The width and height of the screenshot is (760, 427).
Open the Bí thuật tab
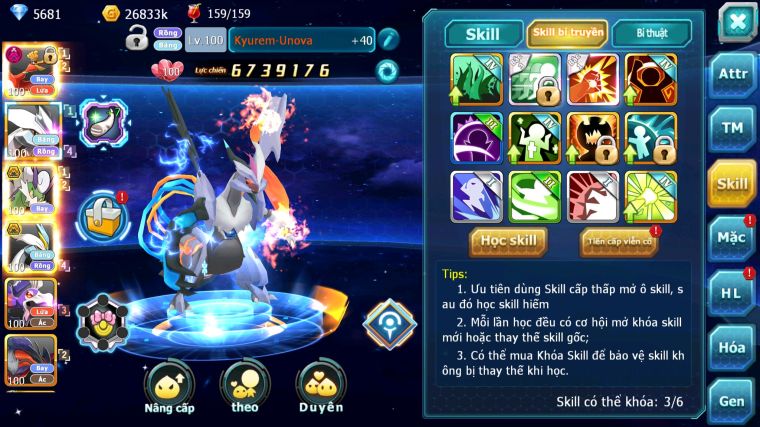(650, 33)
